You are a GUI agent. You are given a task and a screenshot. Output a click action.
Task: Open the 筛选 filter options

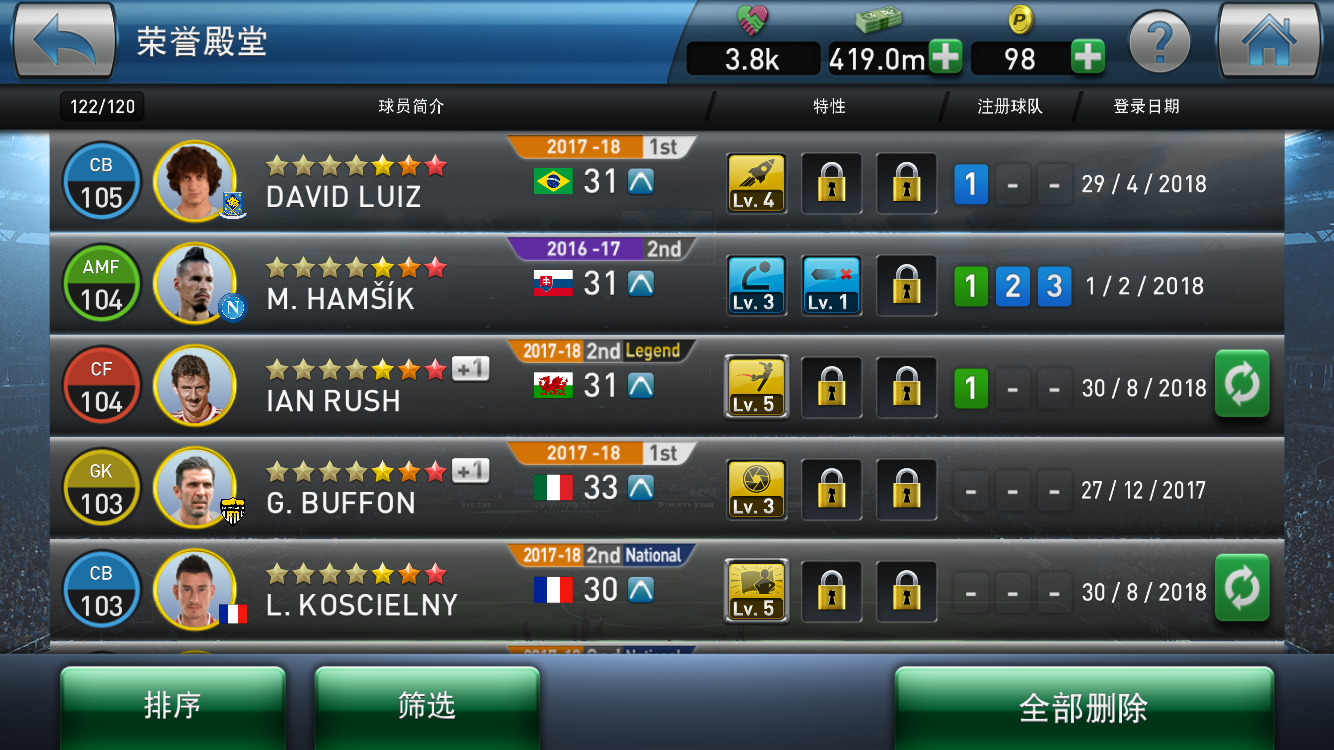427,706
